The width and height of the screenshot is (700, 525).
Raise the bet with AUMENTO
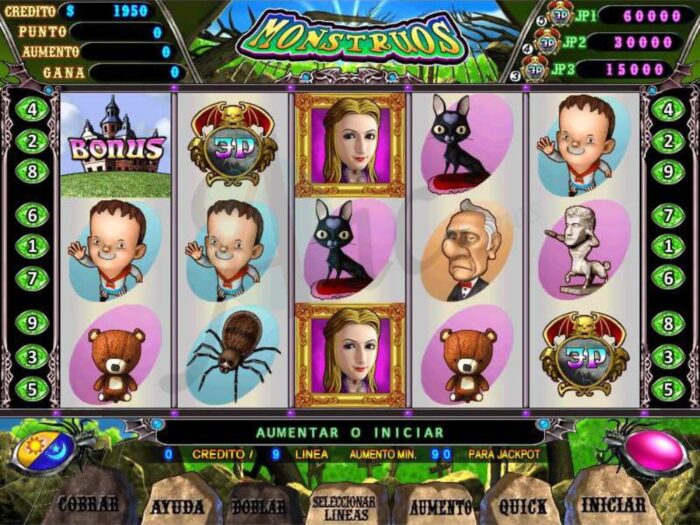(439, 506)
